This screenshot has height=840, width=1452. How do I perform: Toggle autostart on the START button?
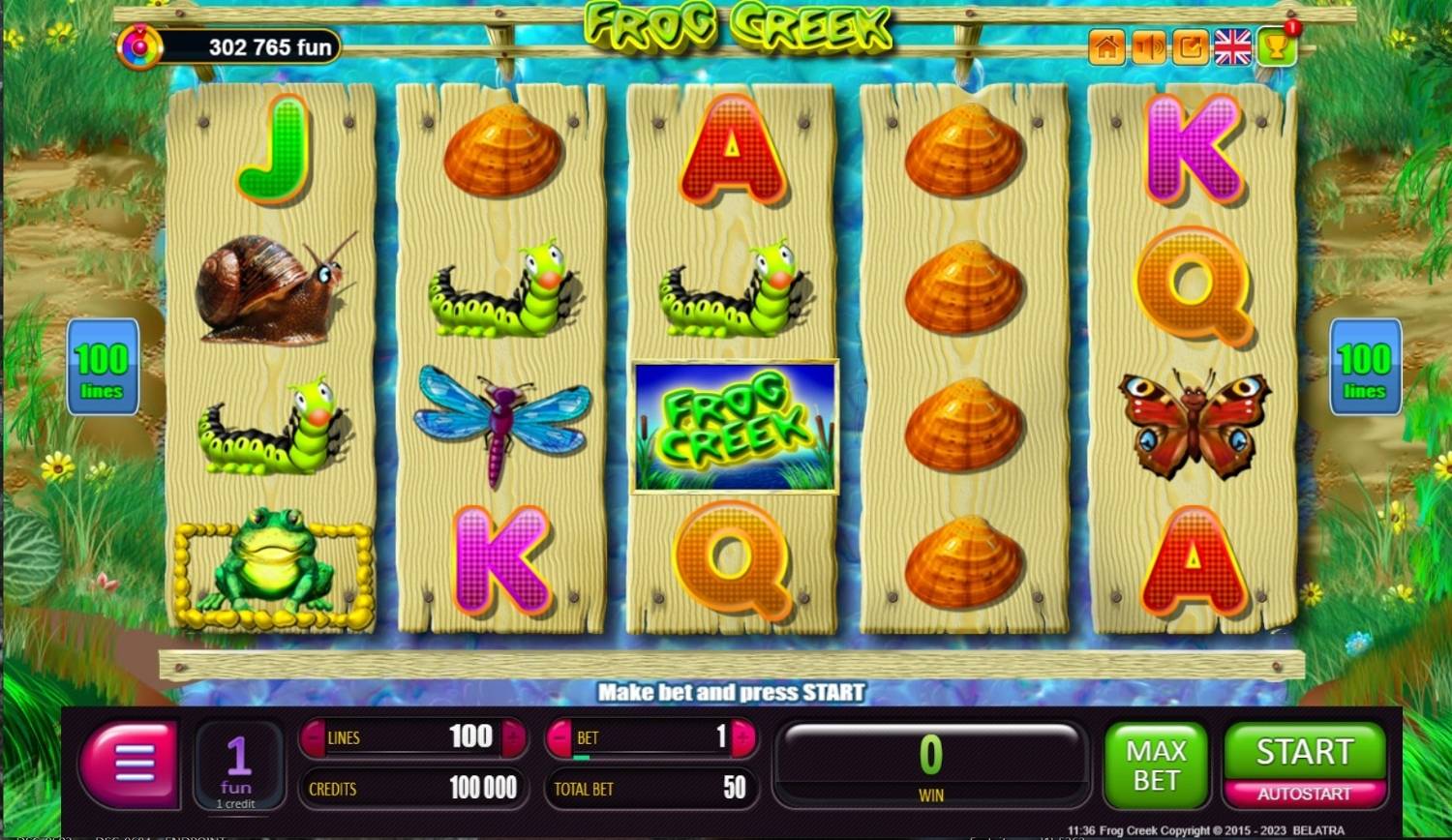[x=1304, y=791]
